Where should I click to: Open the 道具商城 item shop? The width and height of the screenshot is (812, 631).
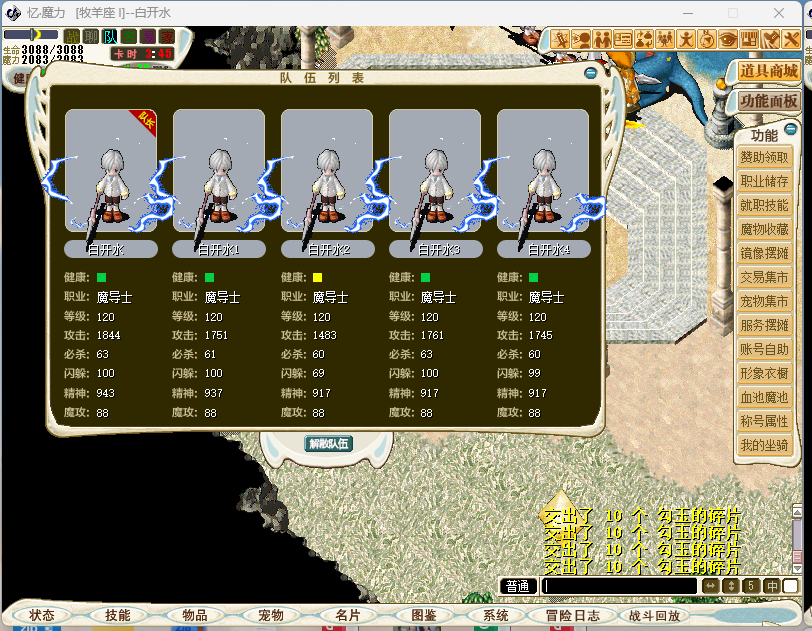pos(768,71)
